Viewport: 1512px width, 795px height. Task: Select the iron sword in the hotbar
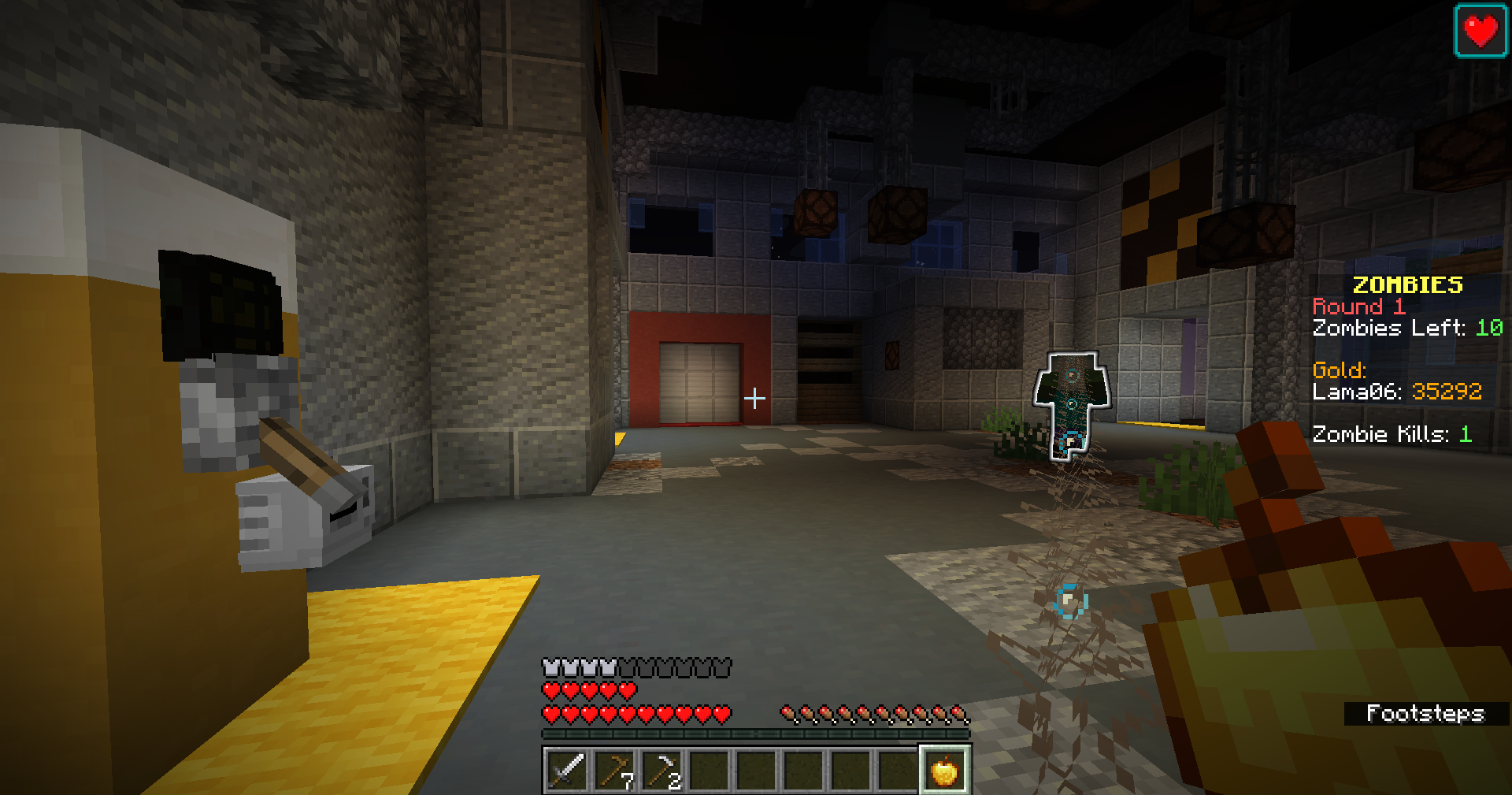click(566, 770)
